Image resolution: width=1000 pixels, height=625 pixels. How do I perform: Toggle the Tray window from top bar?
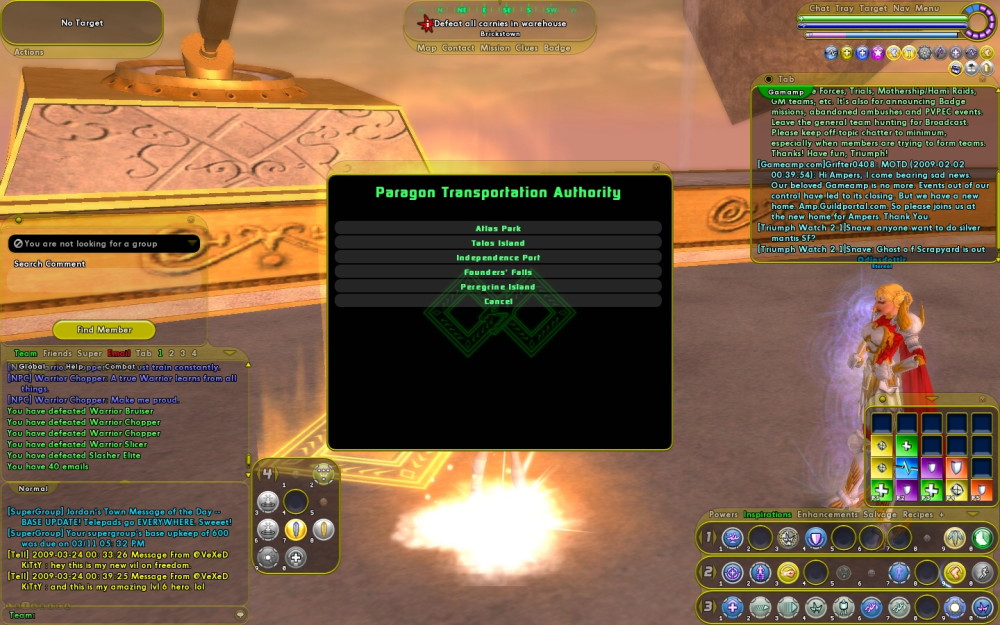point(845,8)
